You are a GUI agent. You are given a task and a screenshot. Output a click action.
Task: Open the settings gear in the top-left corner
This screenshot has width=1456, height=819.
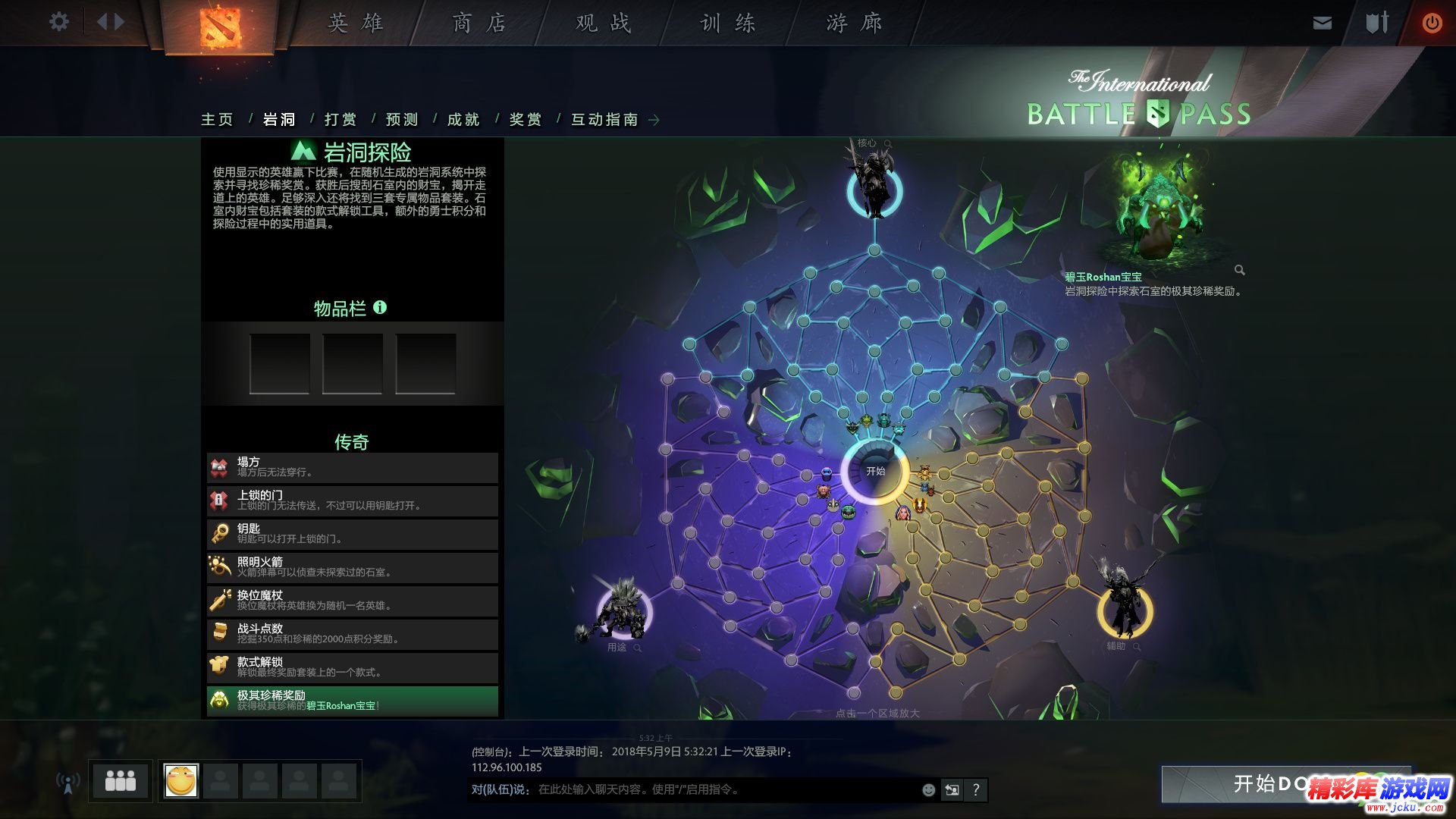58,21
